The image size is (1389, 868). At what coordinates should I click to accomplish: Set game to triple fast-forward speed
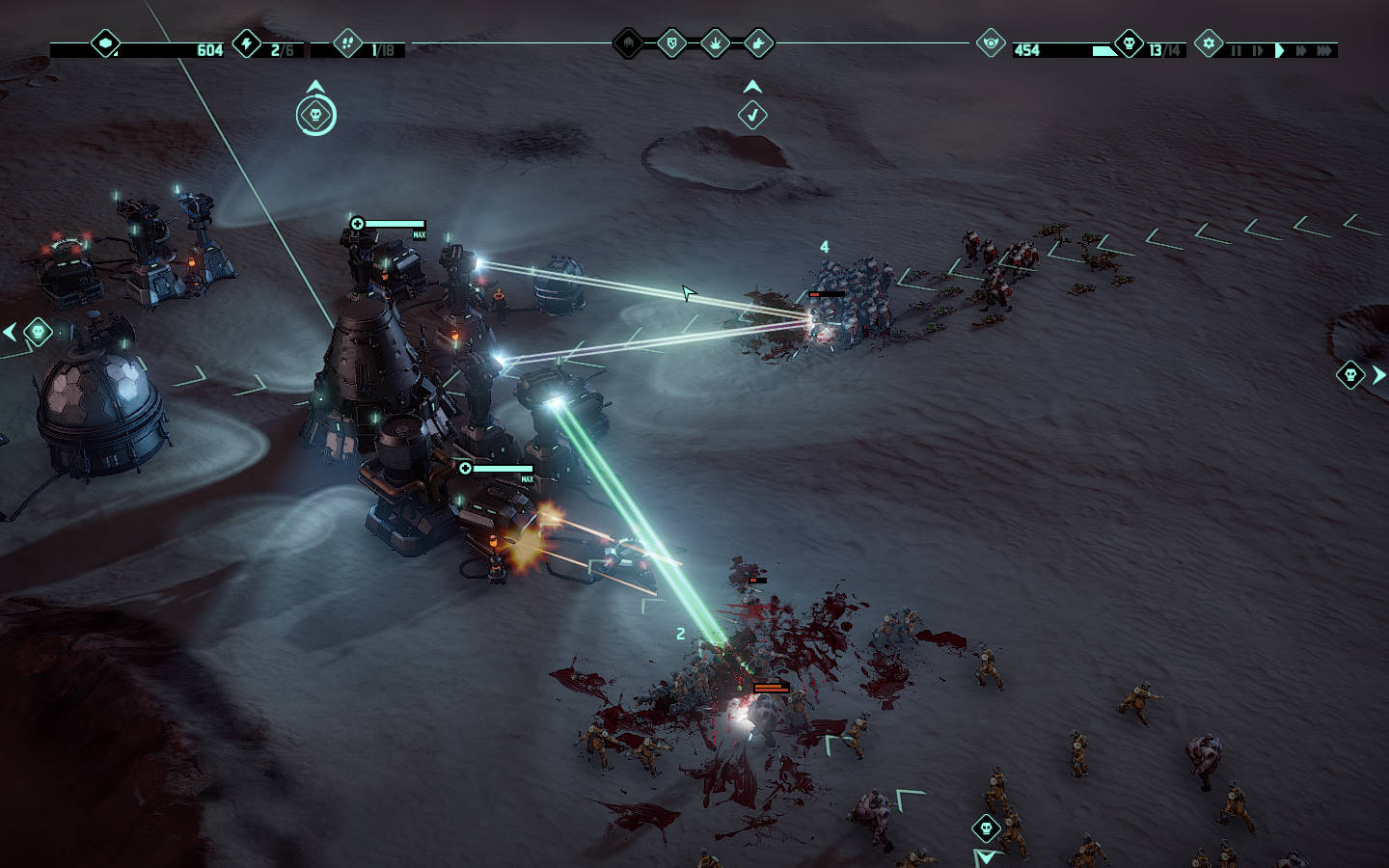[x=1325, y=50]
